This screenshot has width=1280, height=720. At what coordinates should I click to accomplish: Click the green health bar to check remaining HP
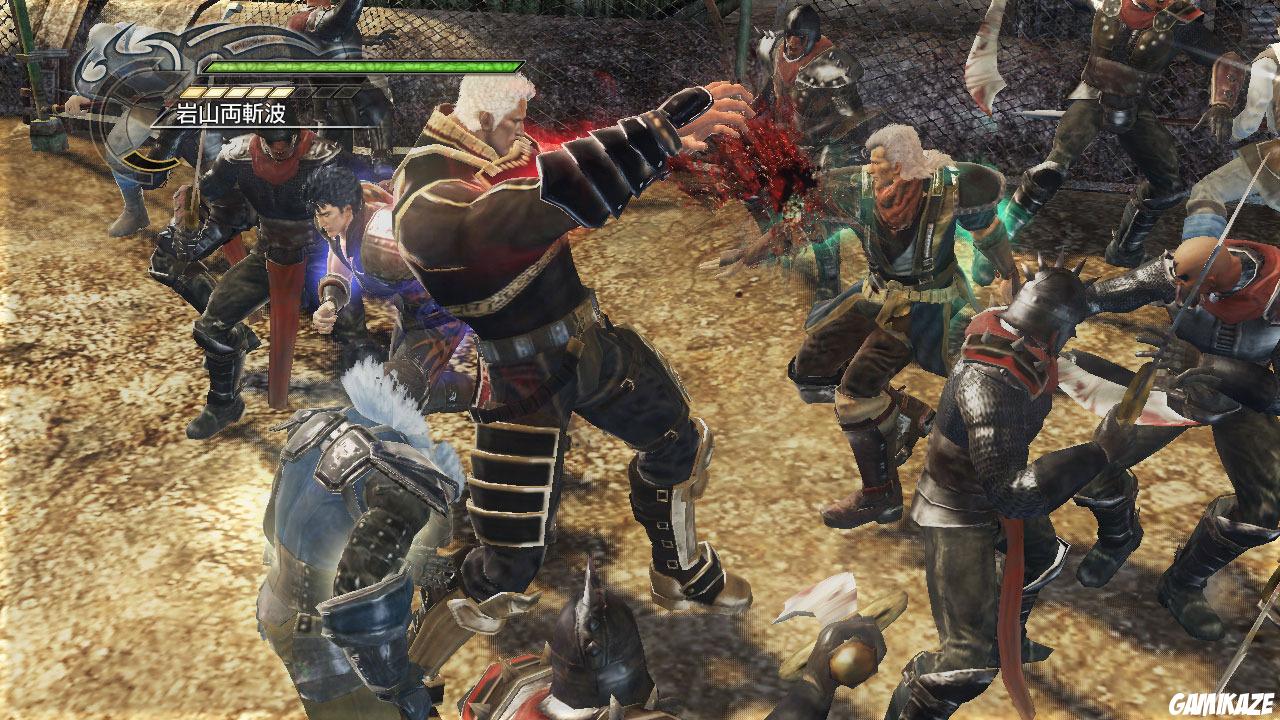360,67
